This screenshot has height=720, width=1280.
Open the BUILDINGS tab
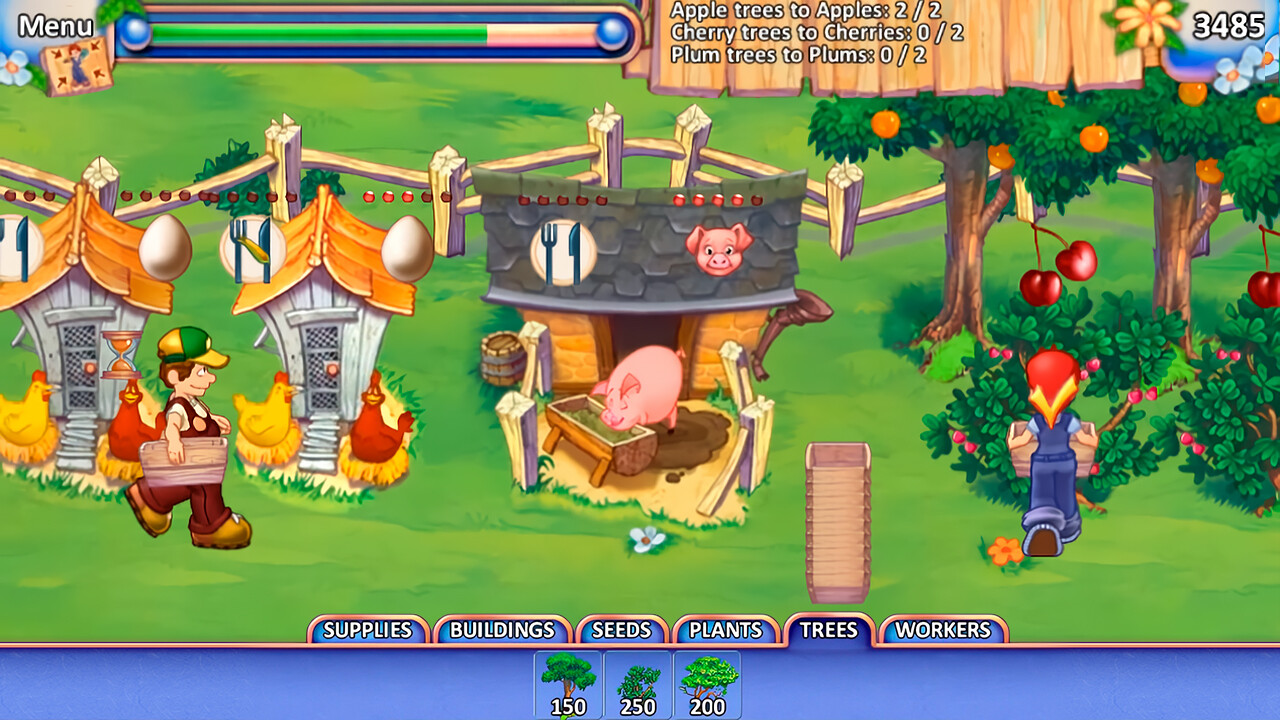(x=502, y=630)
